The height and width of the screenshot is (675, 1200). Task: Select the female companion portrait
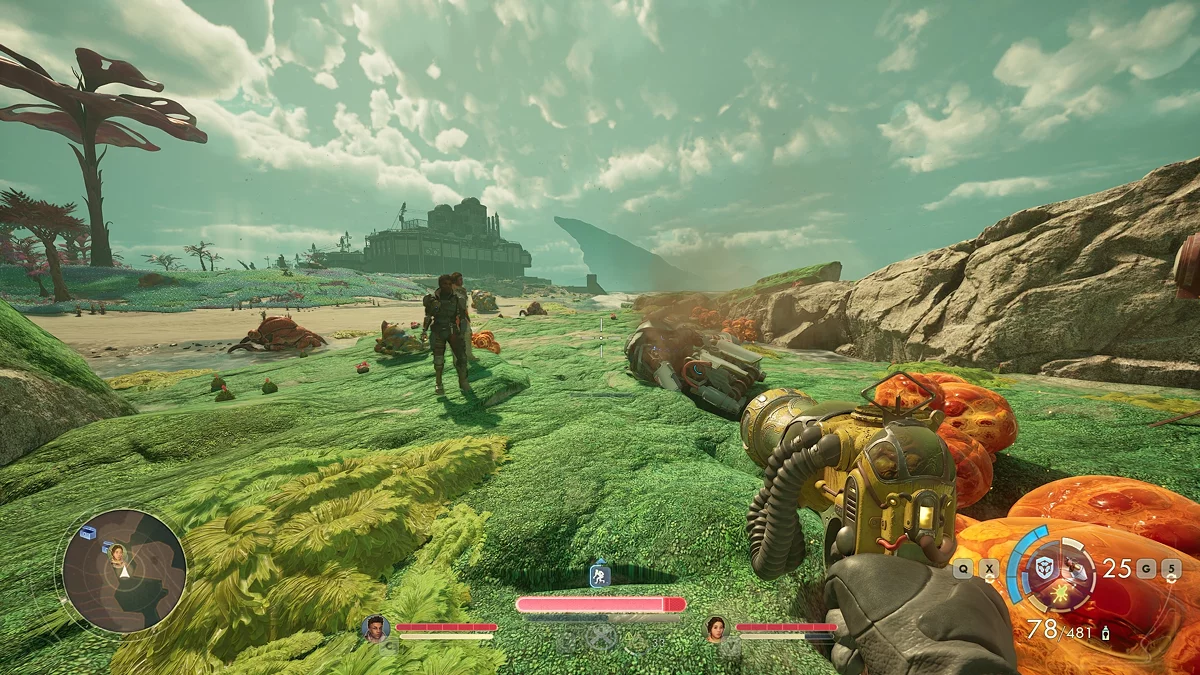pos(716,628)
